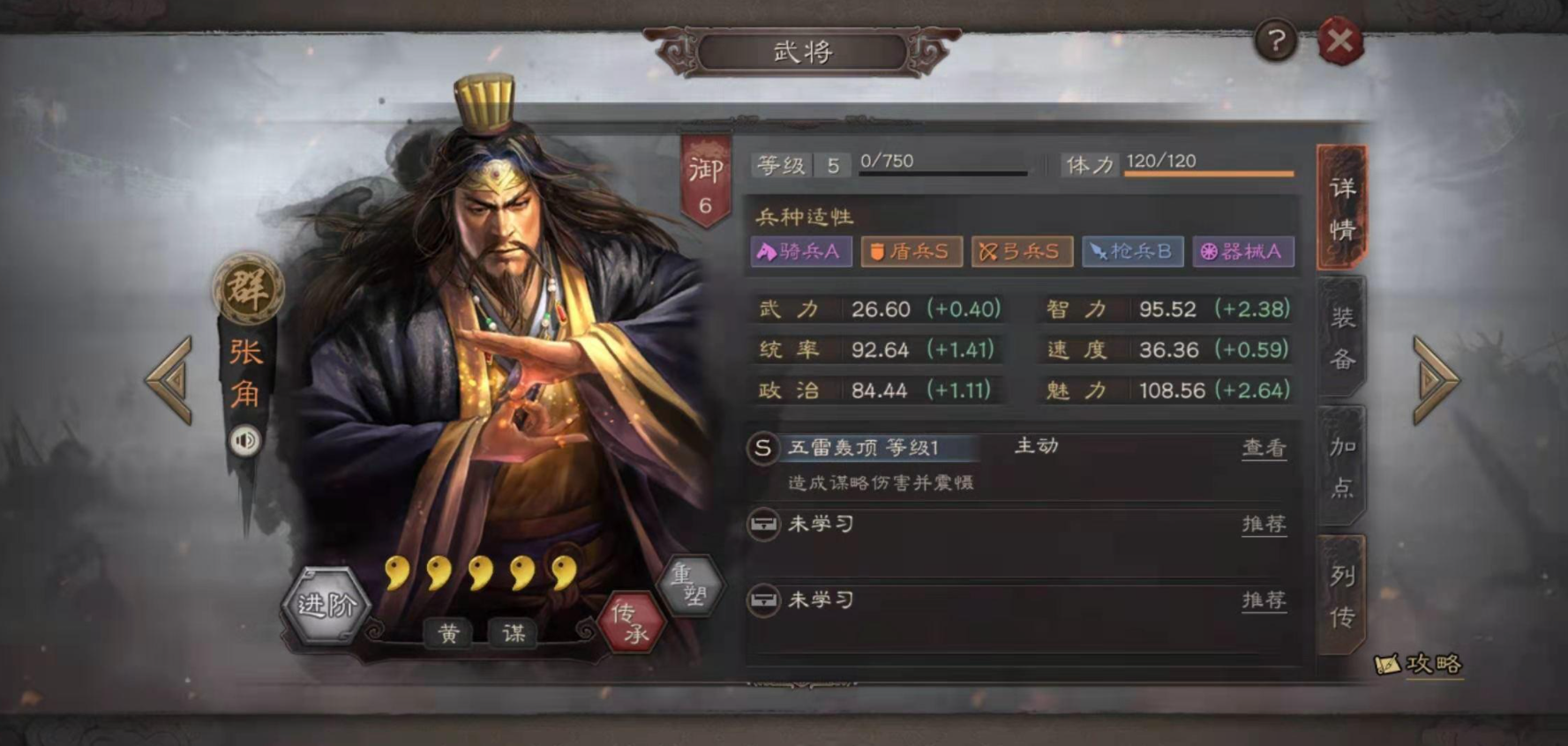This screenshot has height=746, width=1568.
Task: Open the 重塑 reshape option
Action: click(690, 585)
